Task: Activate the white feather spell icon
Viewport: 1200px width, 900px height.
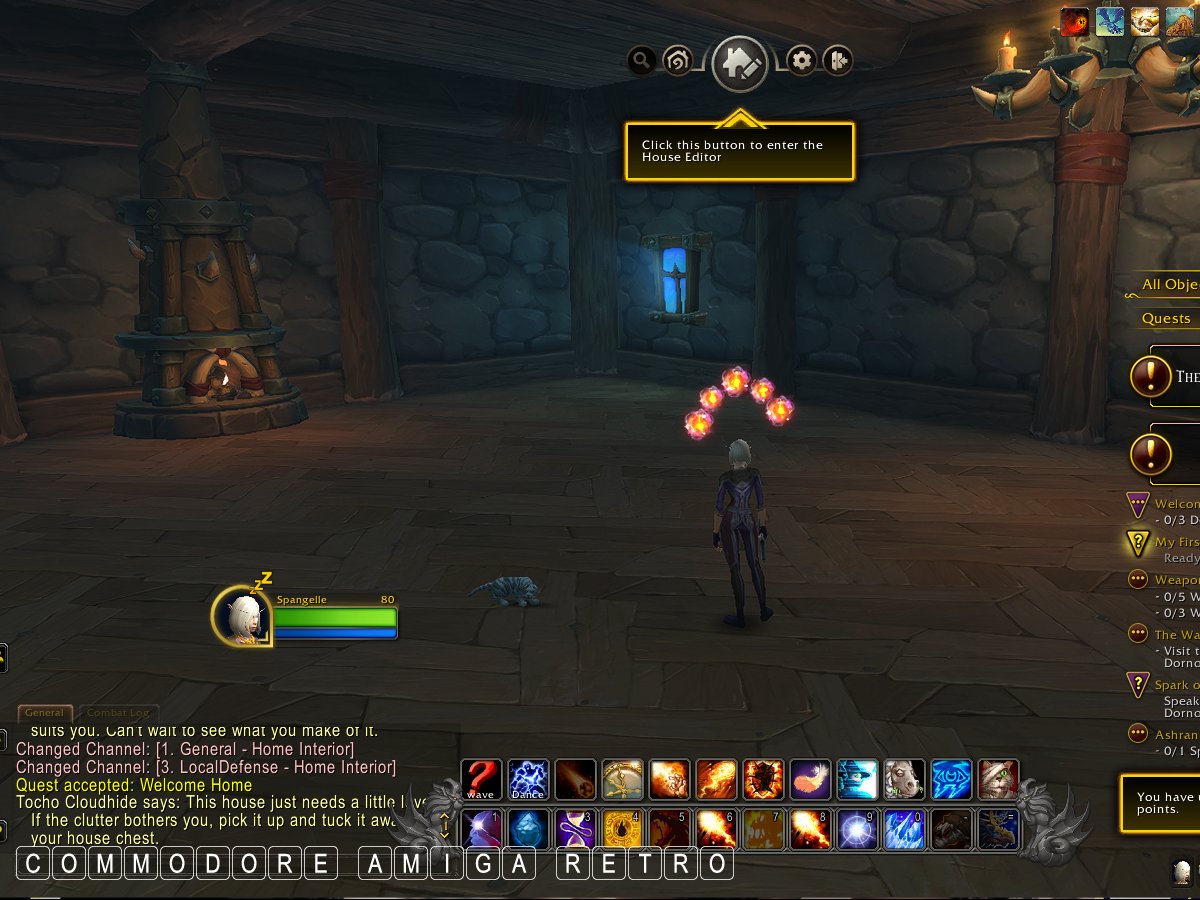Action: pyautogui.click(x=810, y=779)
